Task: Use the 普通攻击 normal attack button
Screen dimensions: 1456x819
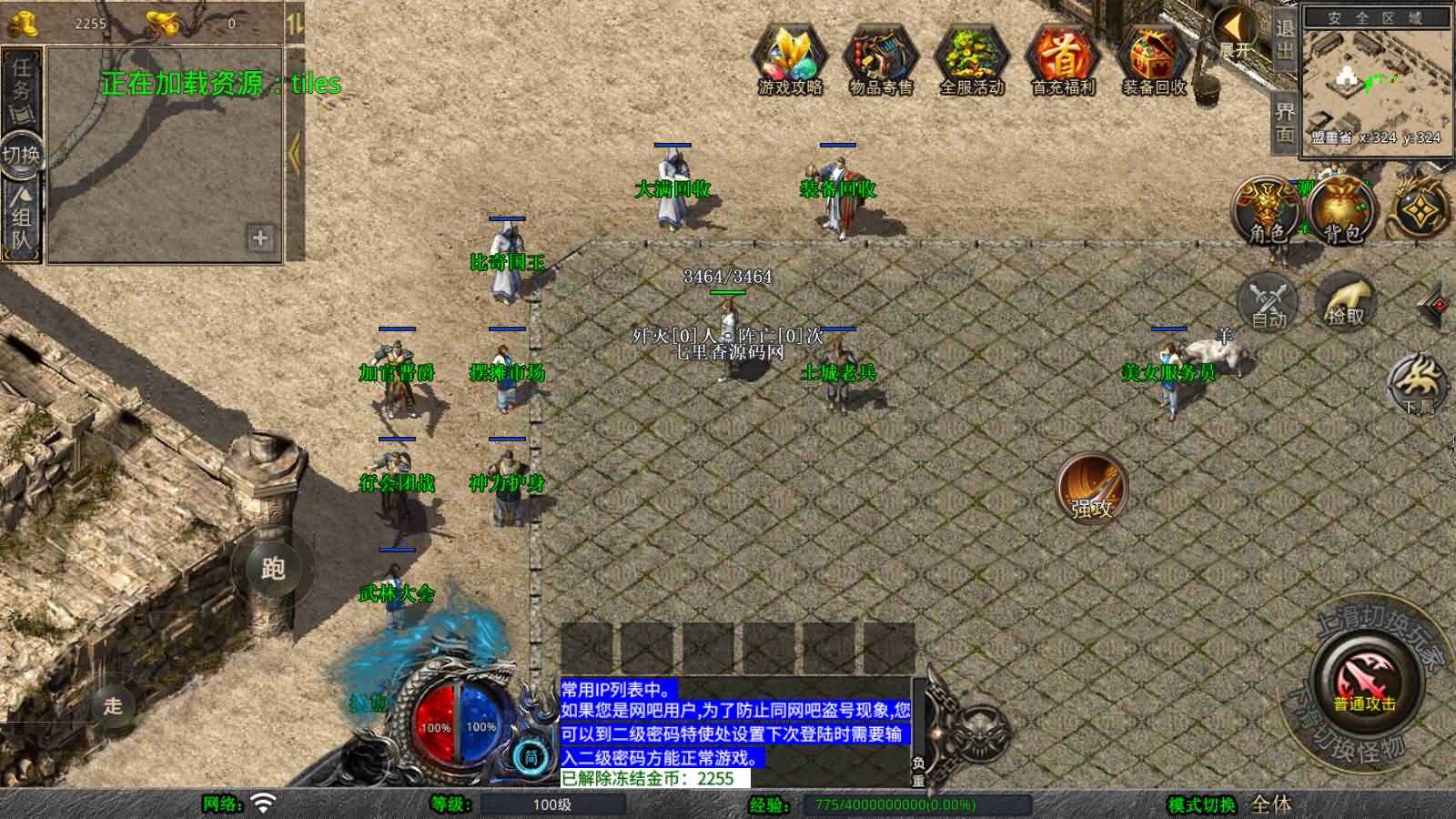Action: click(x=1365, y=682)
